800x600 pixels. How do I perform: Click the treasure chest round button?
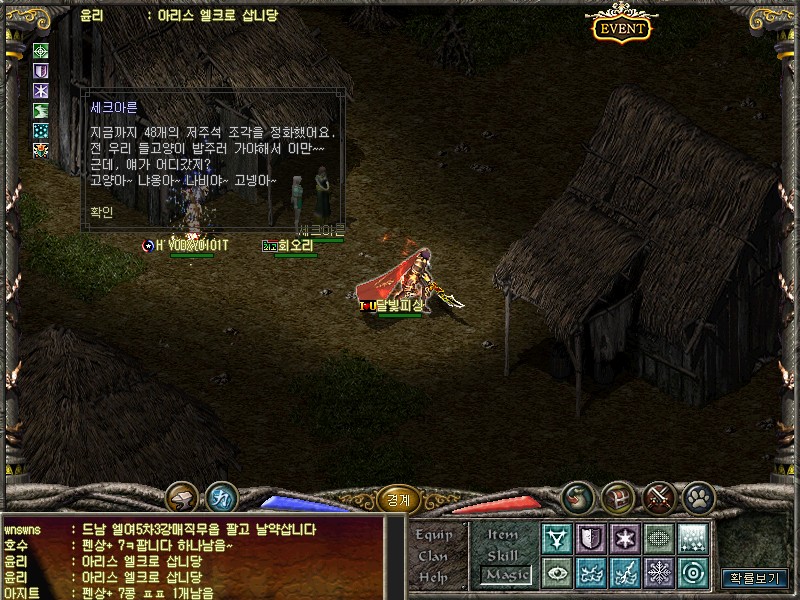coord(617,496)
